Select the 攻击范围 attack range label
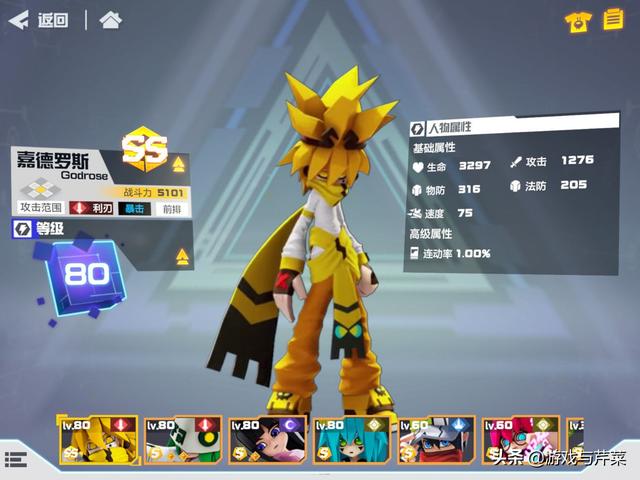The image size is (640, 480). (41, 208)
